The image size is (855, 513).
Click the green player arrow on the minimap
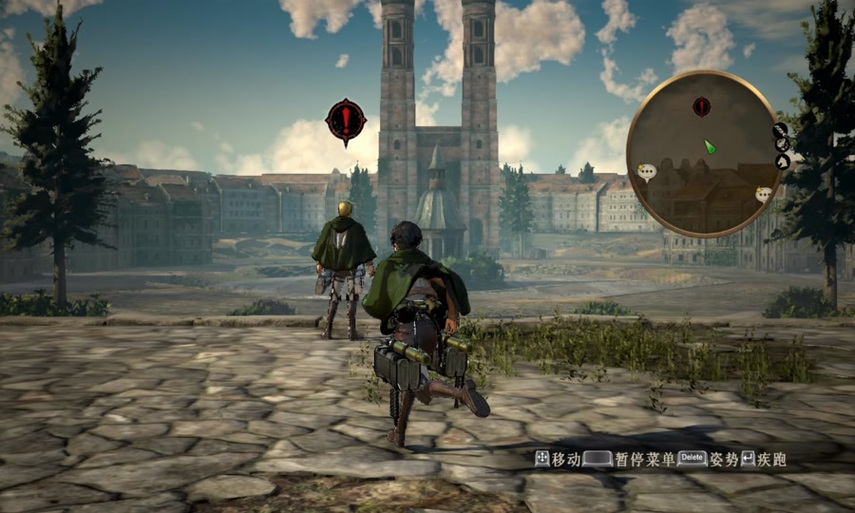click(x=709, y=146)
